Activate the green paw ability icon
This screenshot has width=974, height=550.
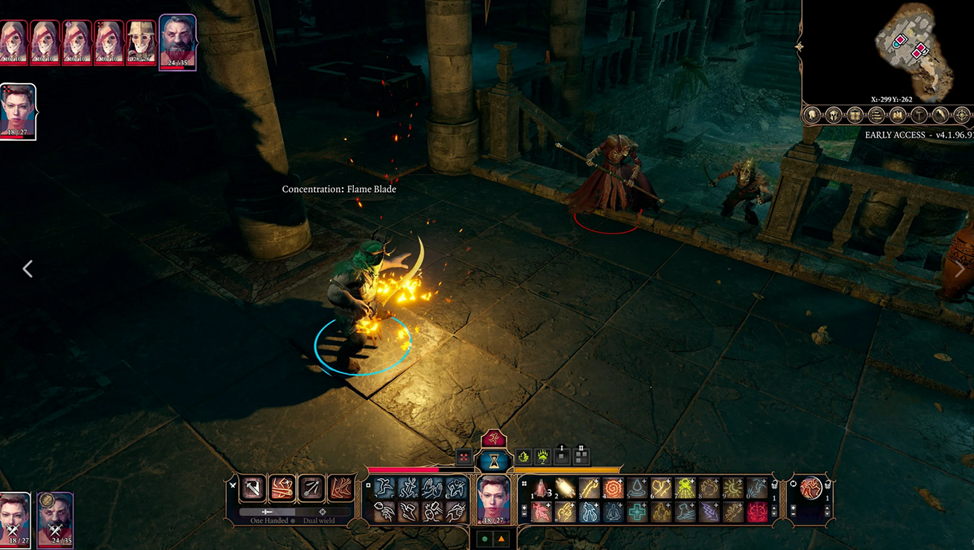point(542,457)
